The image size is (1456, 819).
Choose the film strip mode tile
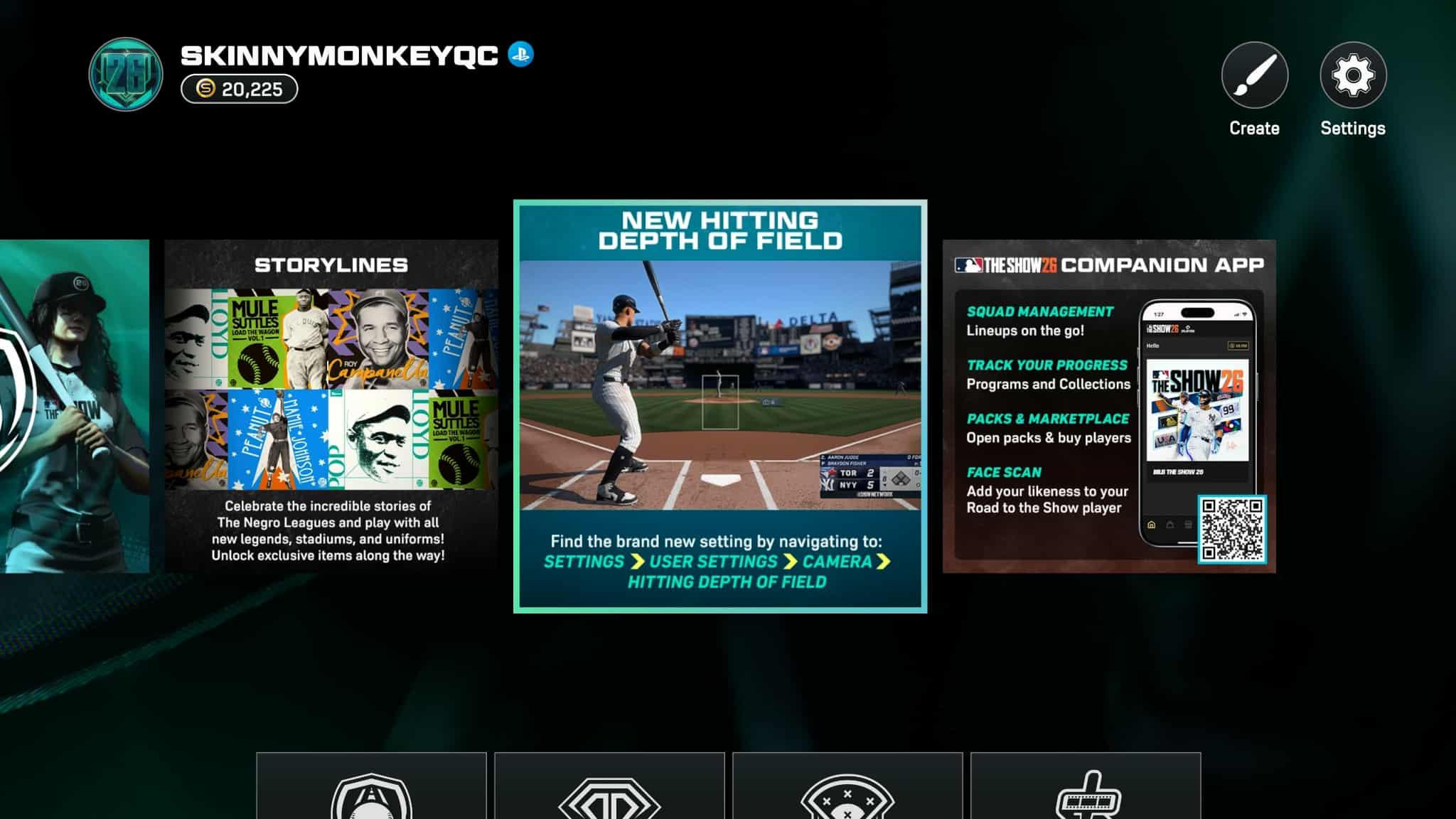1086,788
